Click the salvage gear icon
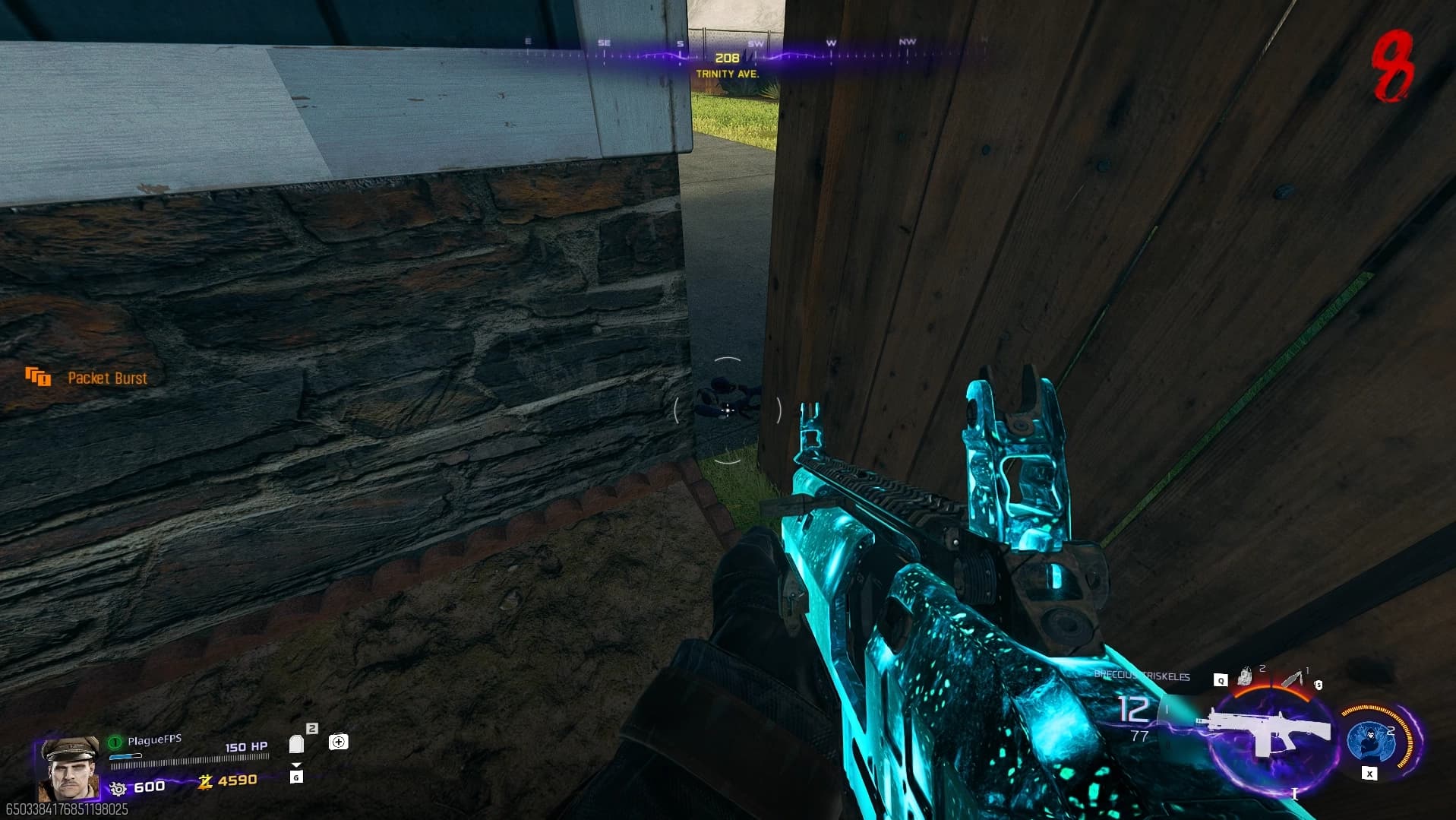Viewport: 1456px width, 820px height. [118, 788]
